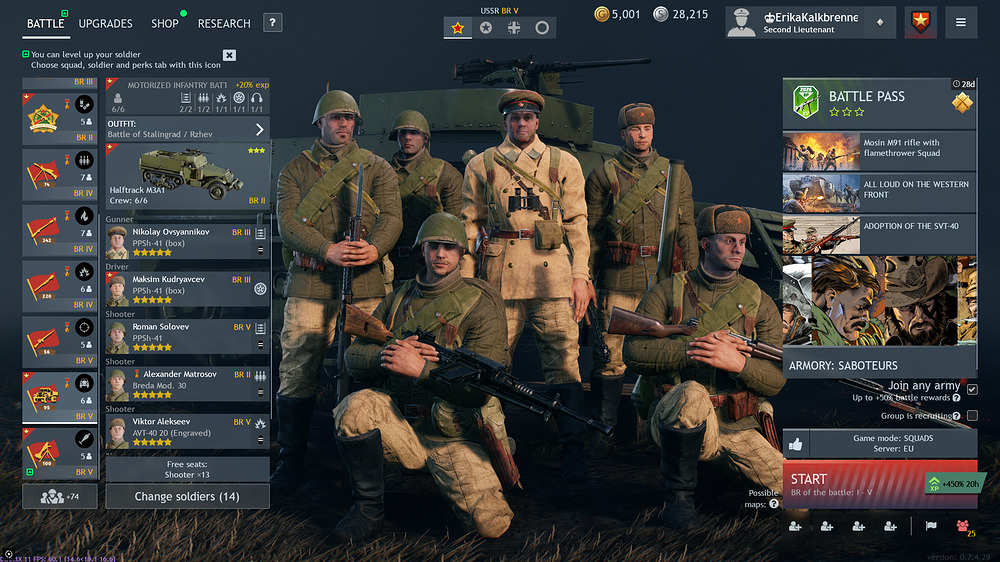The width and height of the screenshot is (1000, 562).
Task: Open the Outfit: Battle of Stalingrad selector
Action: click(x=187, y=129)
